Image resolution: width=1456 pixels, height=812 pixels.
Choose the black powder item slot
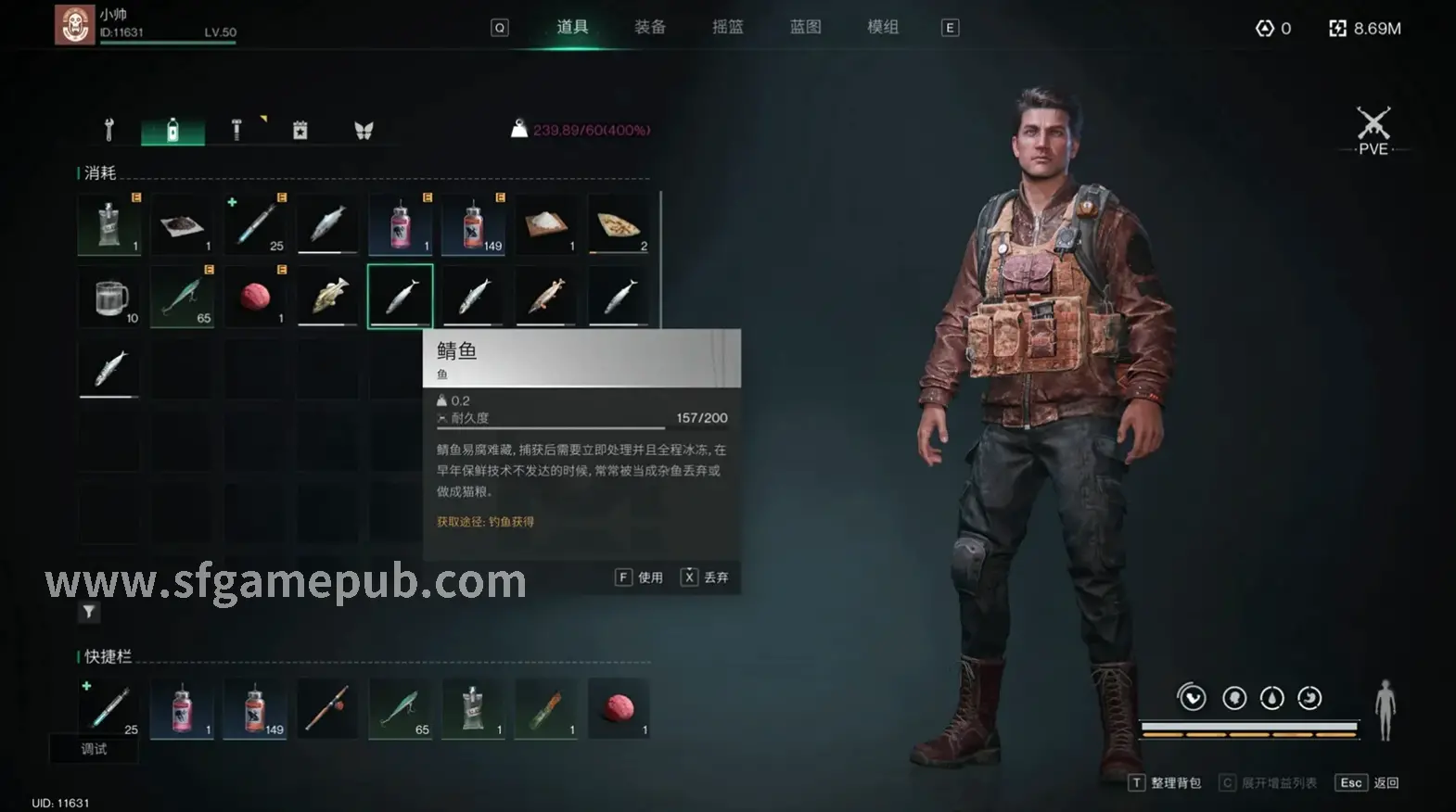[182, 224]
